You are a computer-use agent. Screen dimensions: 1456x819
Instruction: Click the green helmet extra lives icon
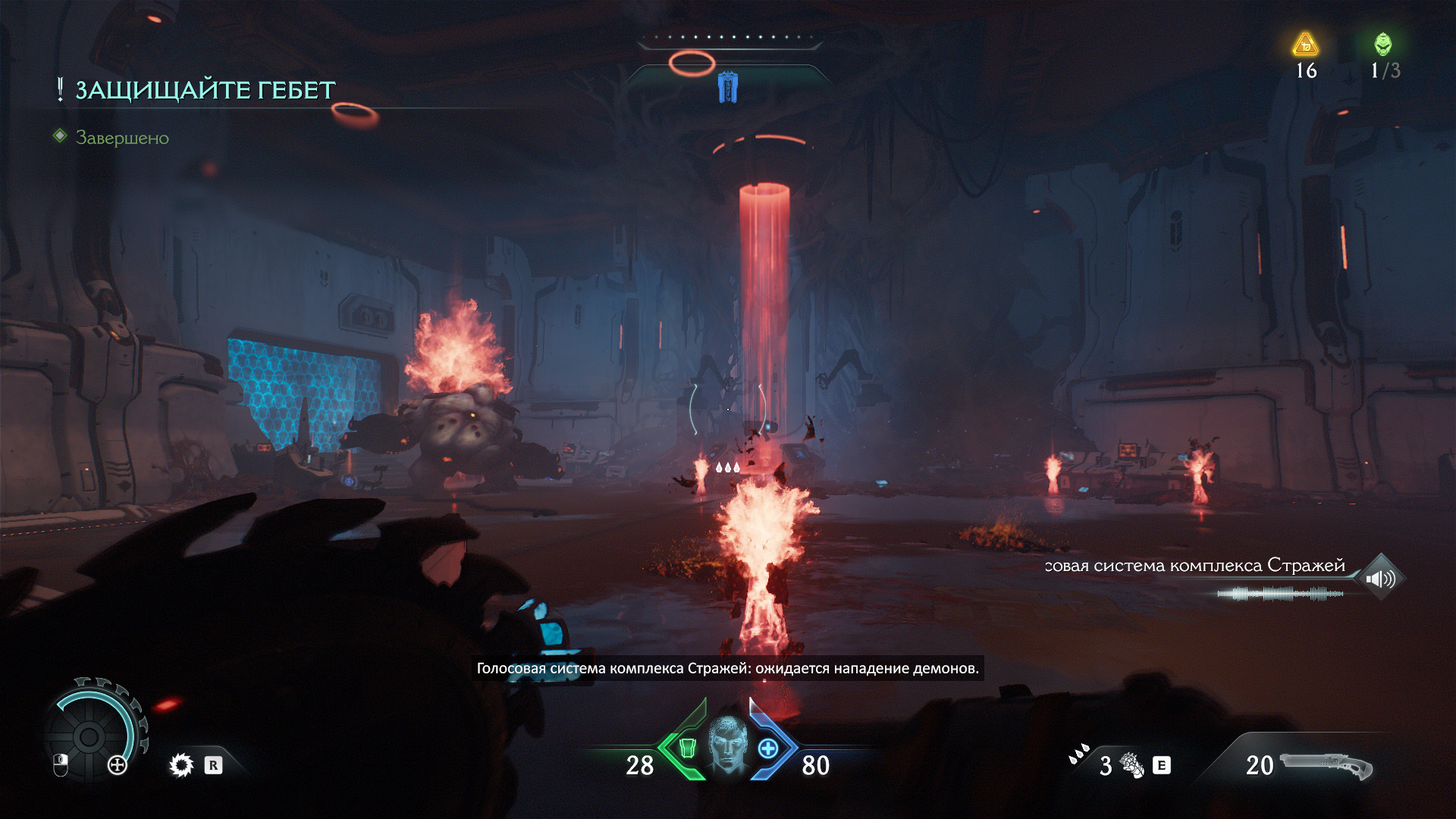(1383, 44)
